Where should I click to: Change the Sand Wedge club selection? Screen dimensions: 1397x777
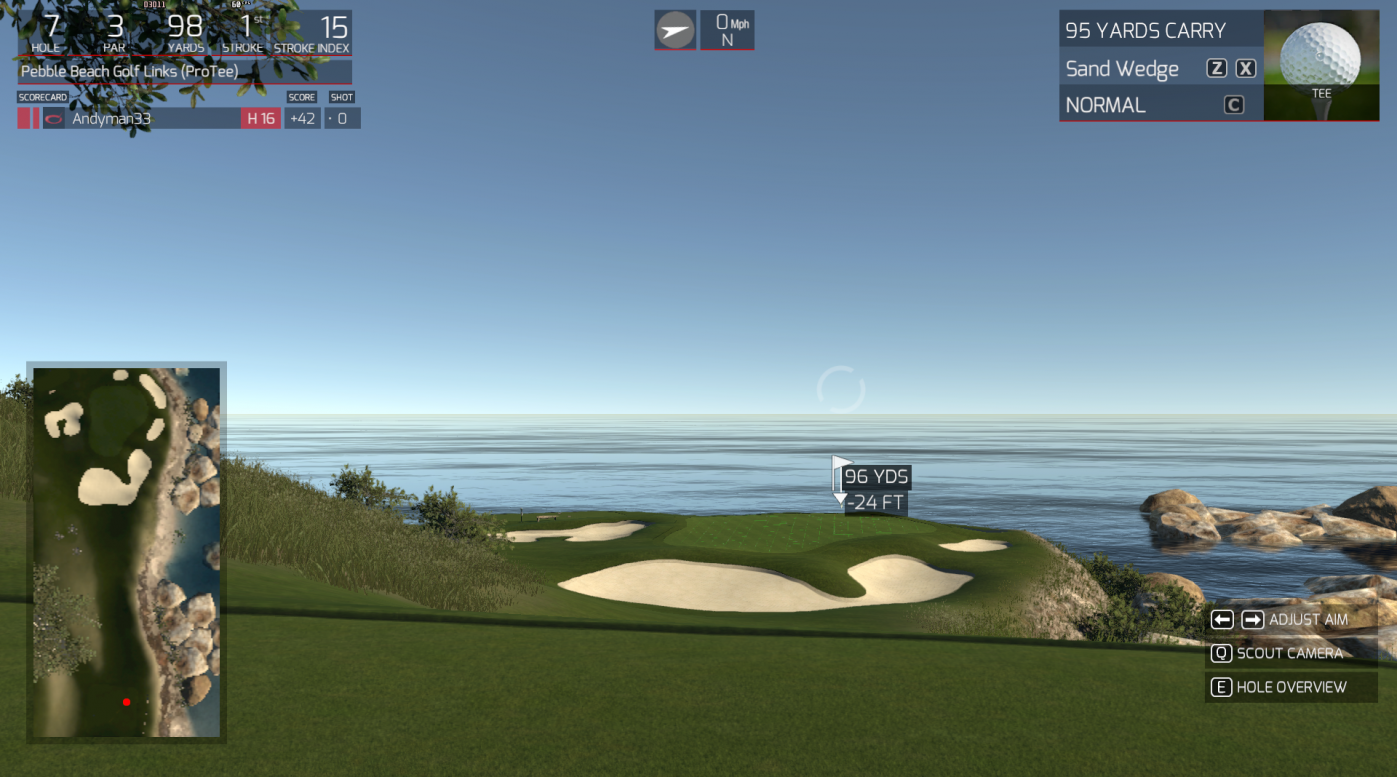(1122, 69)
